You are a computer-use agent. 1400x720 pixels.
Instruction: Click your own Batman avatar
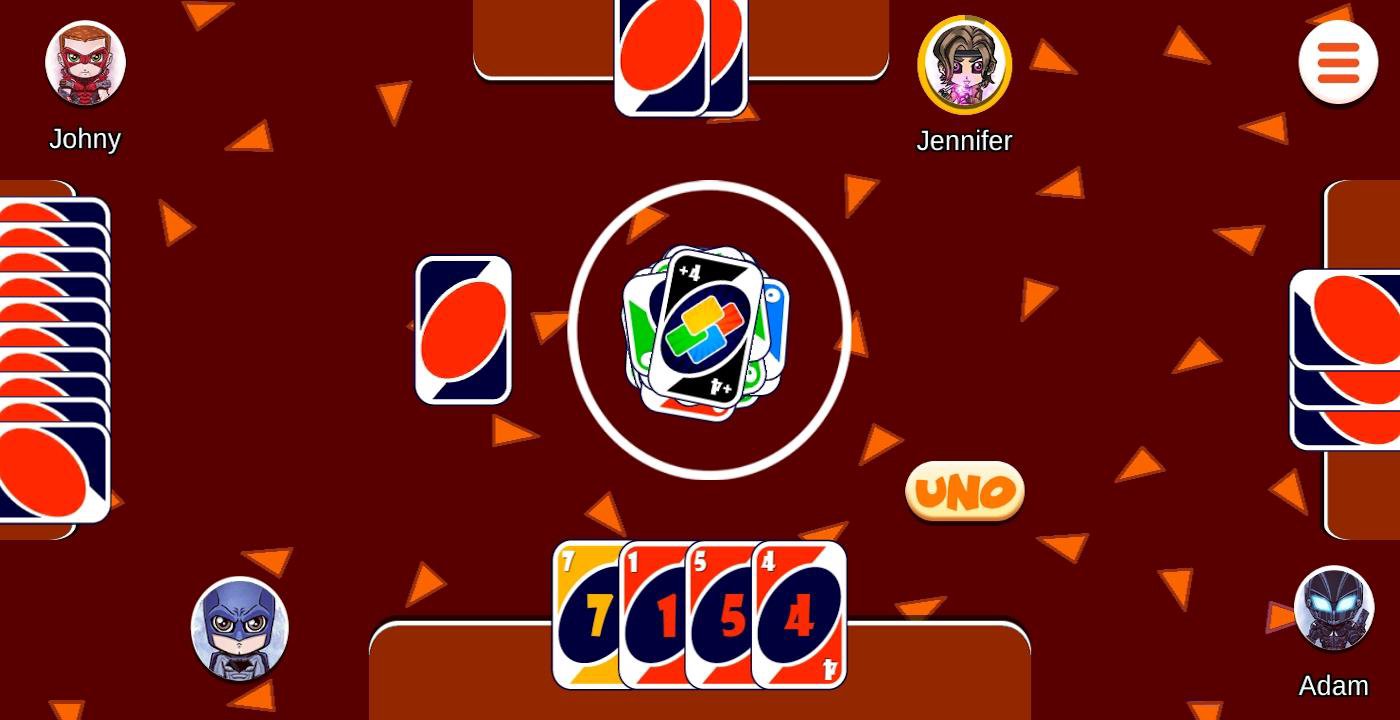pos(239,629)
